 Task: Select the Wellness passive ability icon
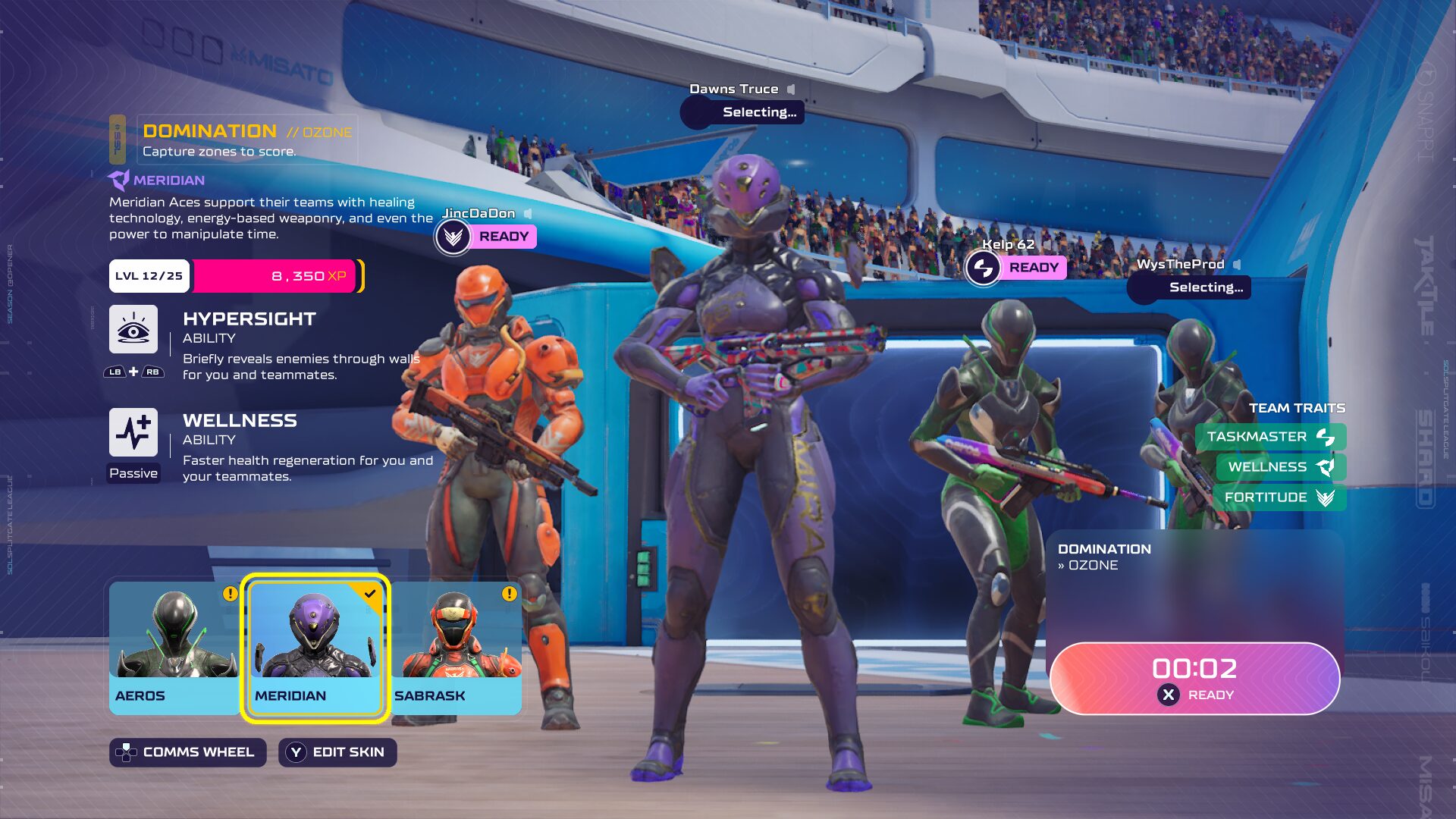point(133,432)
